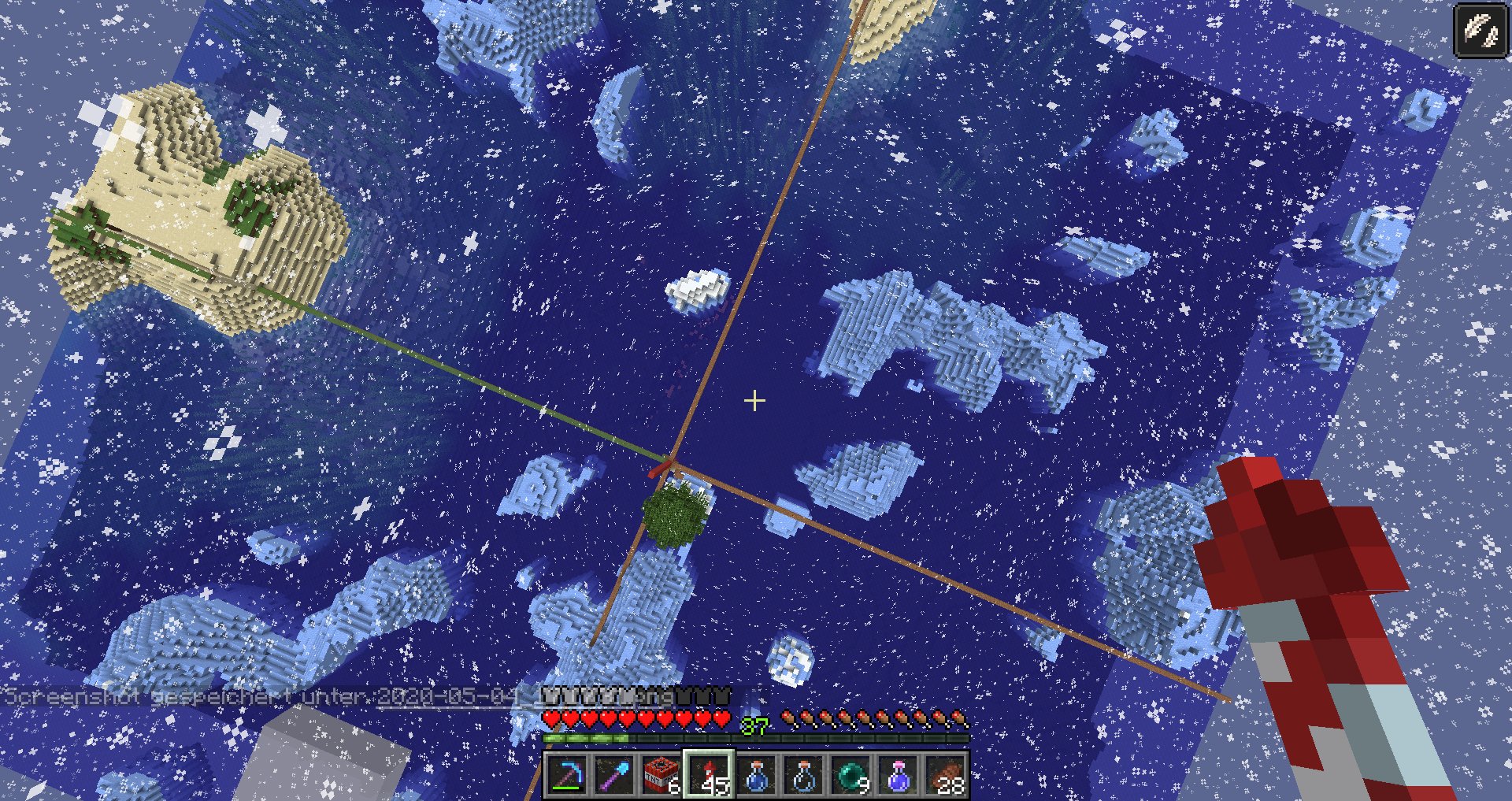Click the feather status effect icon
This screenshot has width=1512, height=801.
[1480, 31]
